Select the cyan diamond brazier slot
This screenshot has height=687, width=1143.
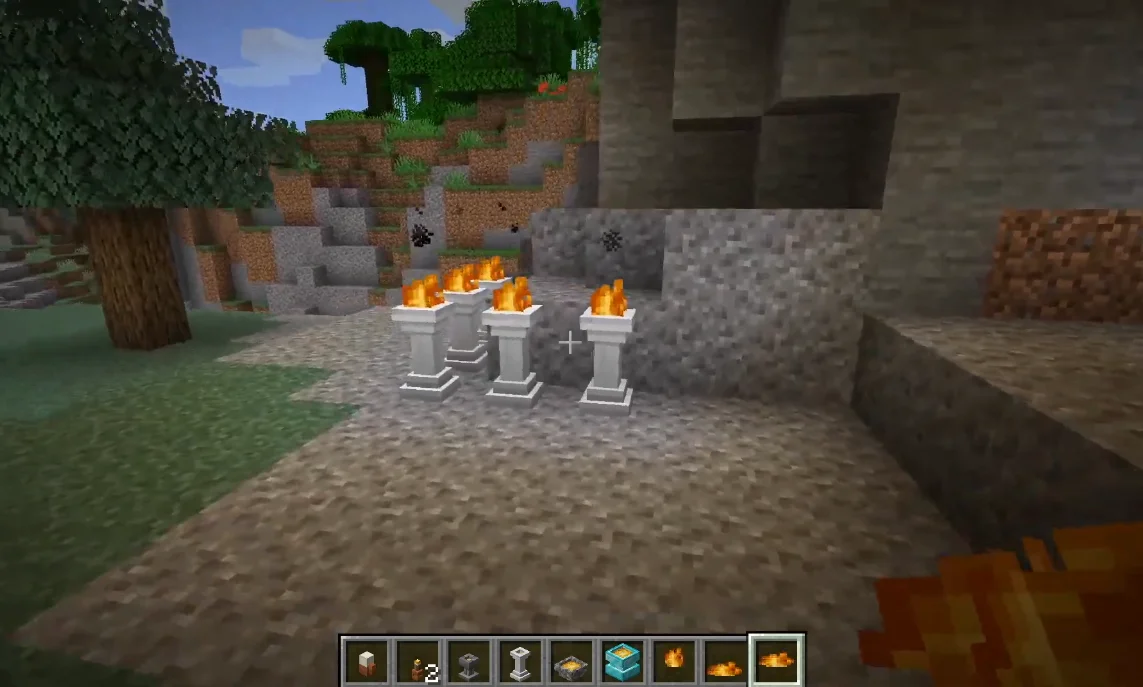(x=623, y=661)
